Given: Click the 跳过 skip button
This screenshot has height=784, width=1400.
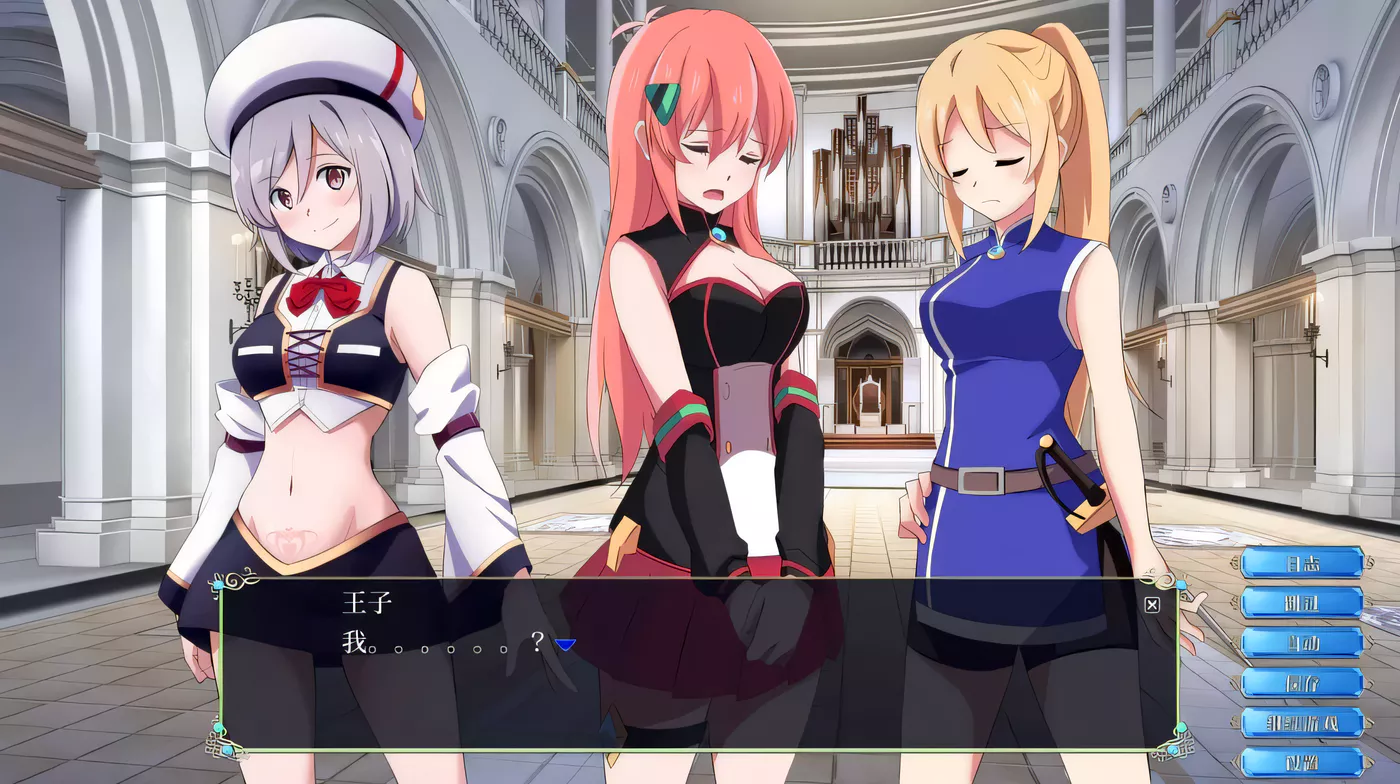Looking at the screenshot, I should point(1301,603).
